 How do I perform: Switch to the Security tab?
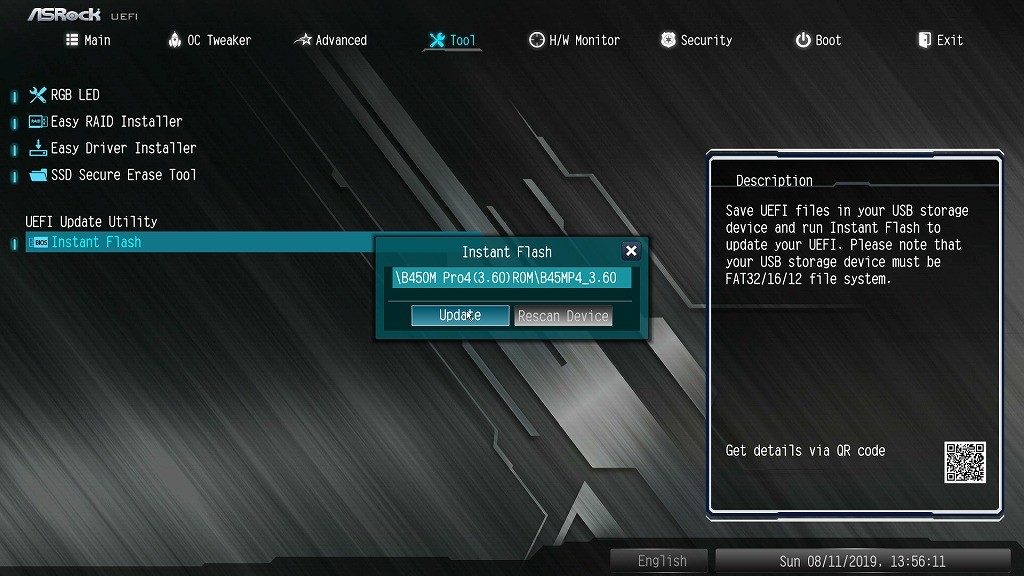pos(696,40)
